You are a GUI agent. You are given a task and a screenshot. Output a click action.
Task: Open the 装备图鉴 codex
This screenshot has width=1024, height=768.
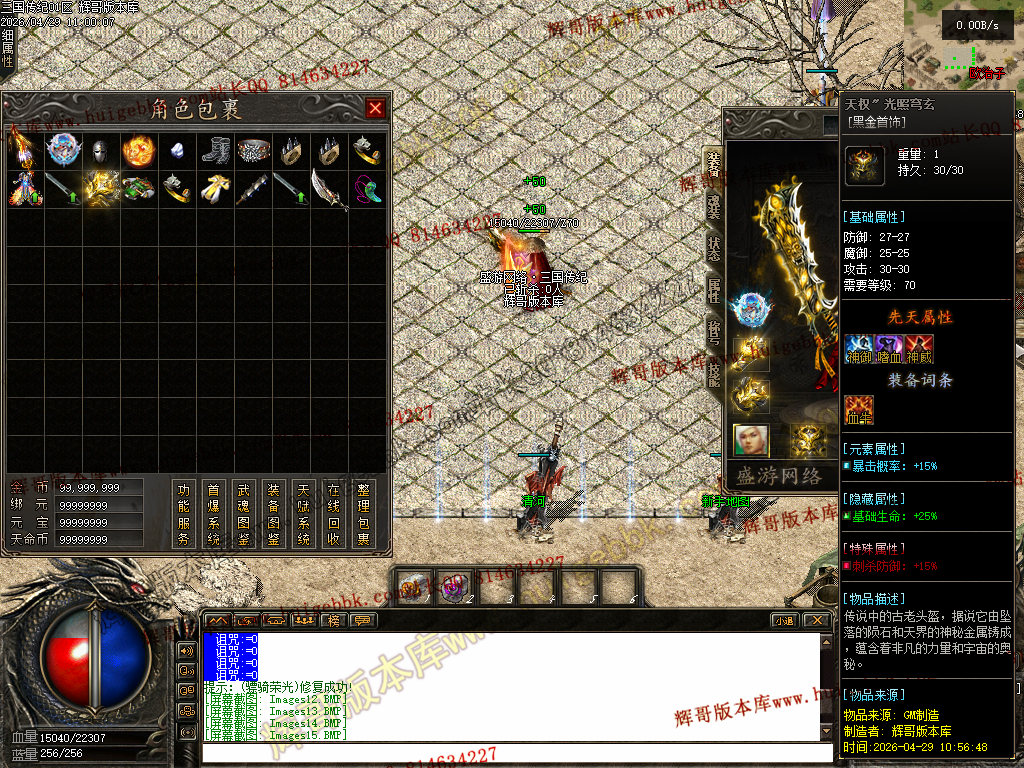(273, 514)
